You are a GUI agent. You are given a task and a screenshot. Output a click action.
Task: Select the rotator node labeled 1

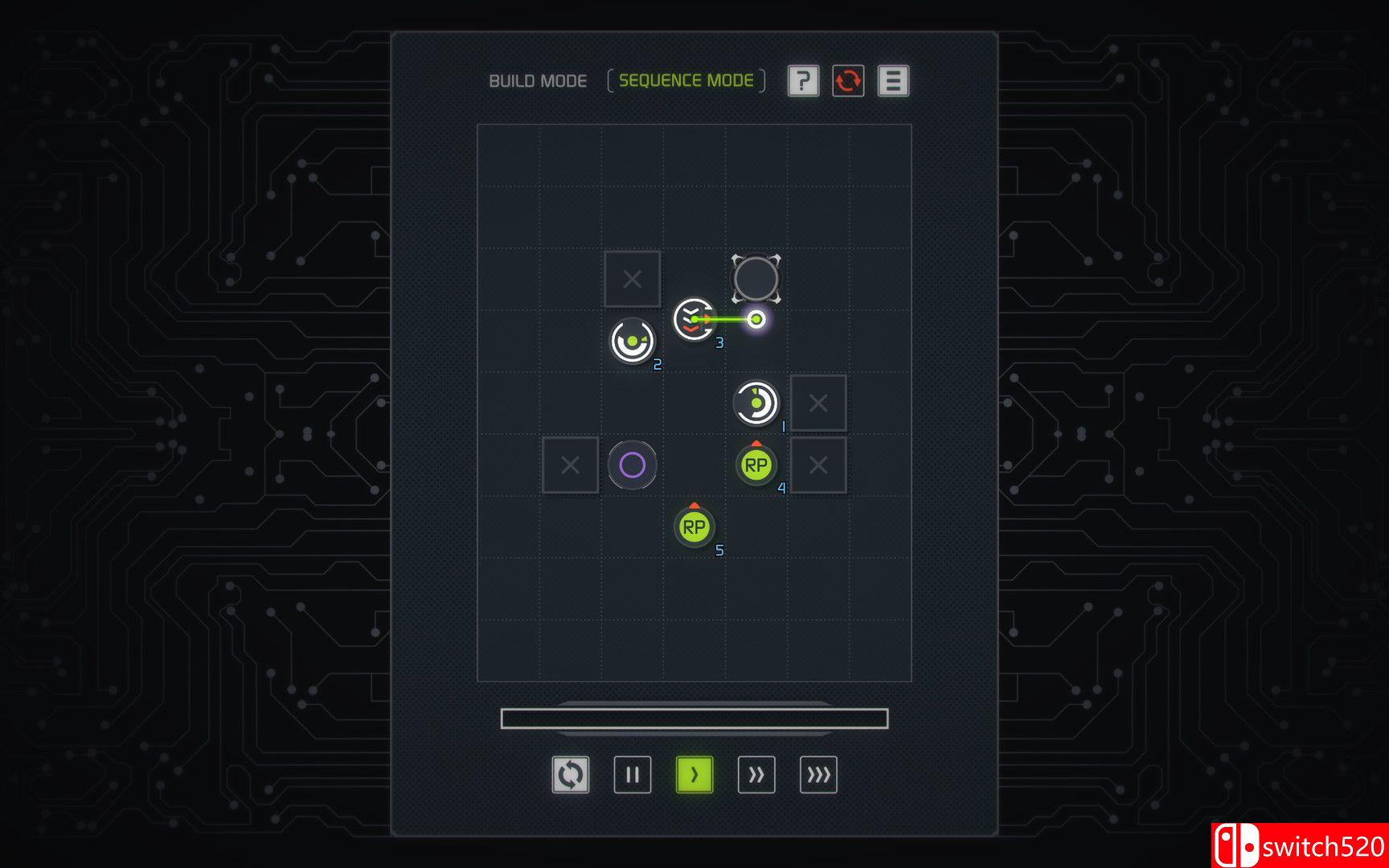pyautogui.click(x=756, y=401)
